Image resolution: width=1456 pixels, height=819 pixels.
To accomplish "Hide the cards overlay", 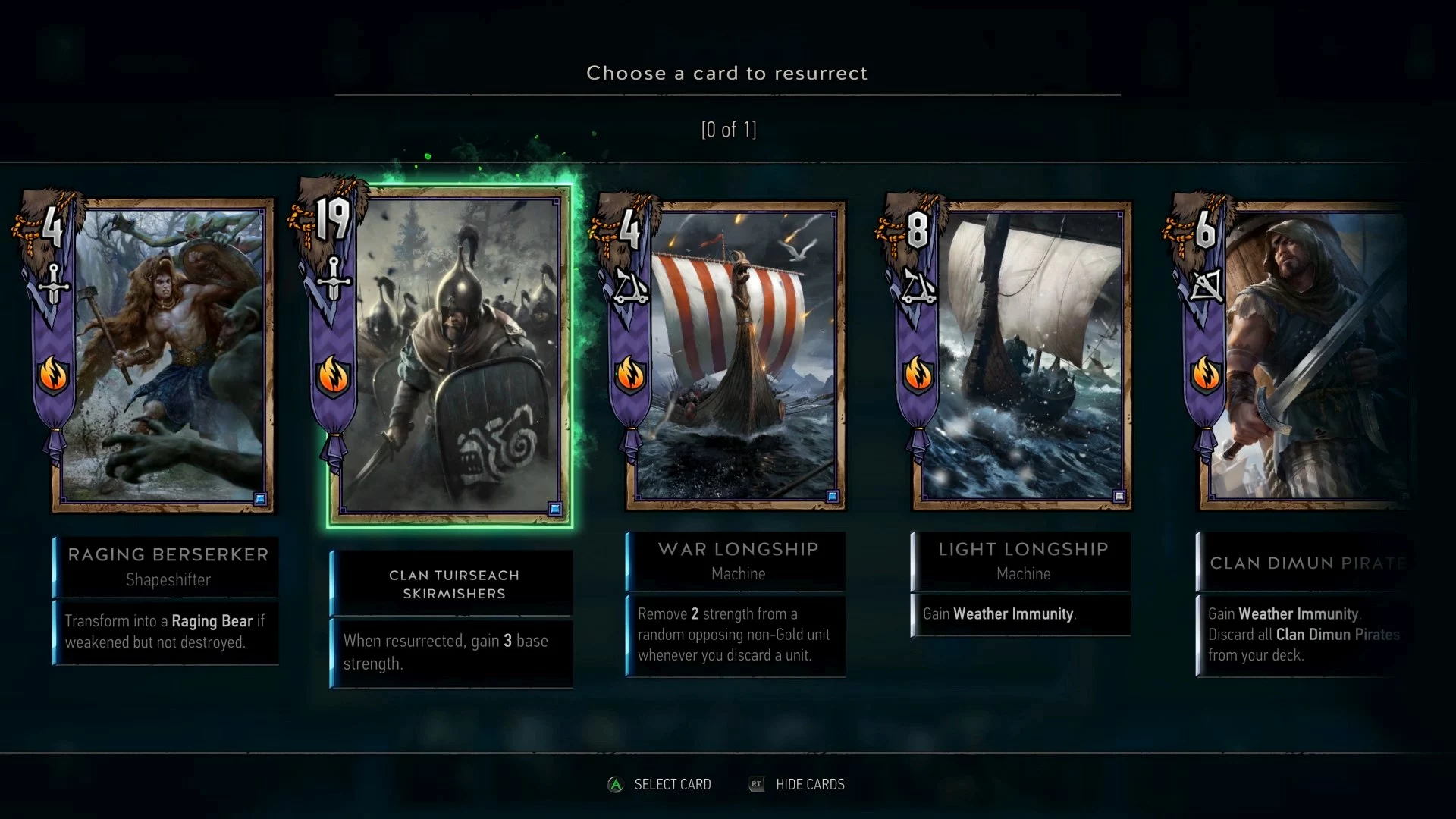I will click(x=809, y=784).
